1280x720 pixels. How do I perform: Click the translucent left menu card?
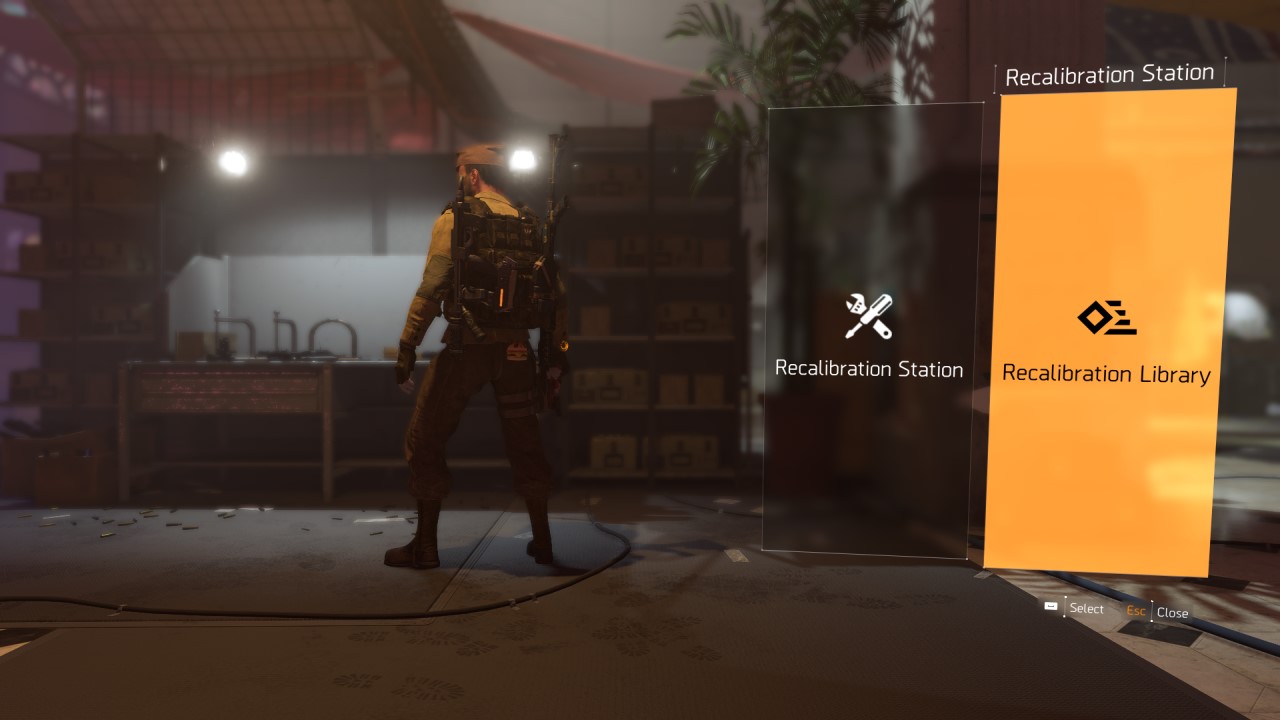[870, 330]
